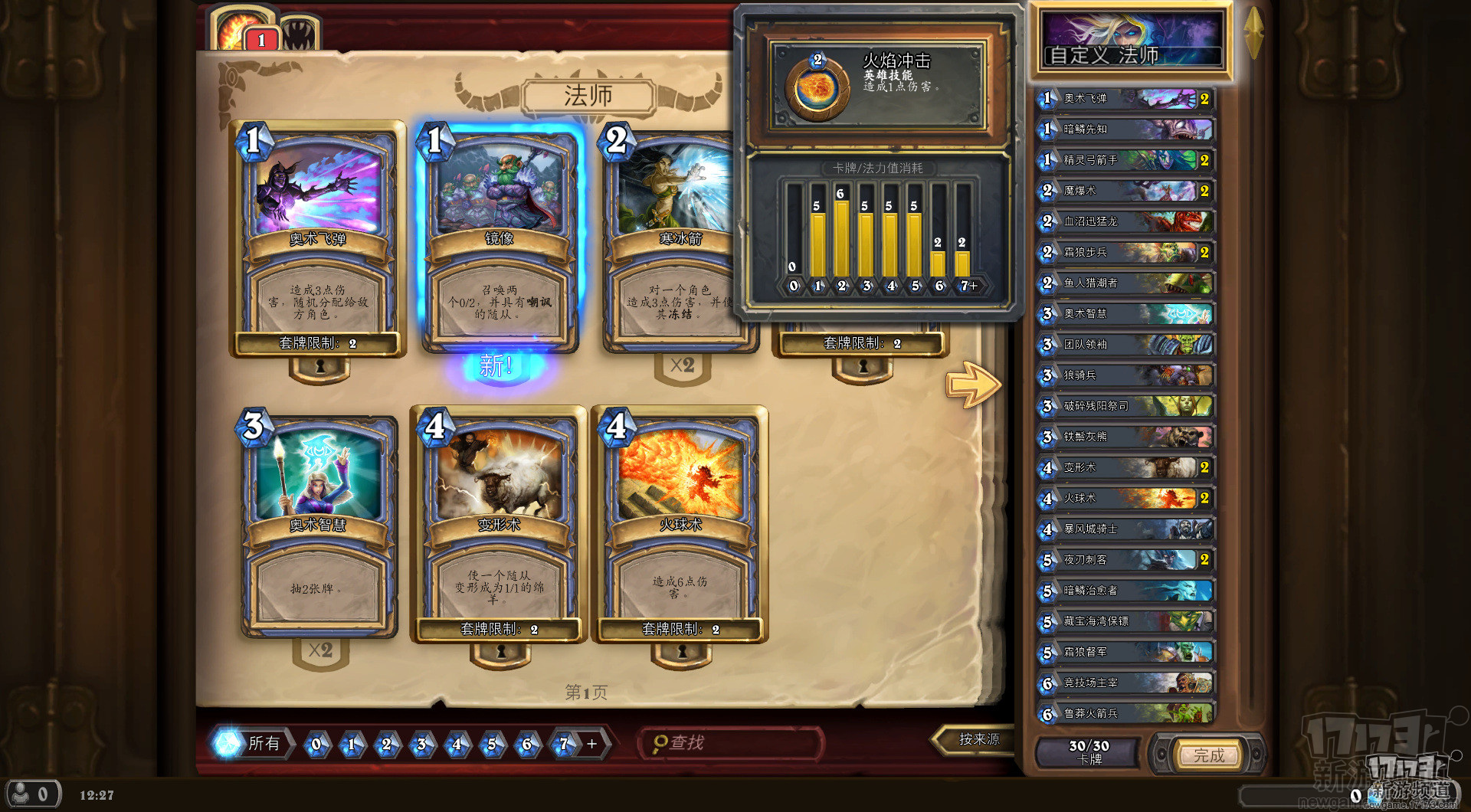This screenshot has height=812, width=1471.
Task: Click the 查找 search field
Action: coord(732,743)
